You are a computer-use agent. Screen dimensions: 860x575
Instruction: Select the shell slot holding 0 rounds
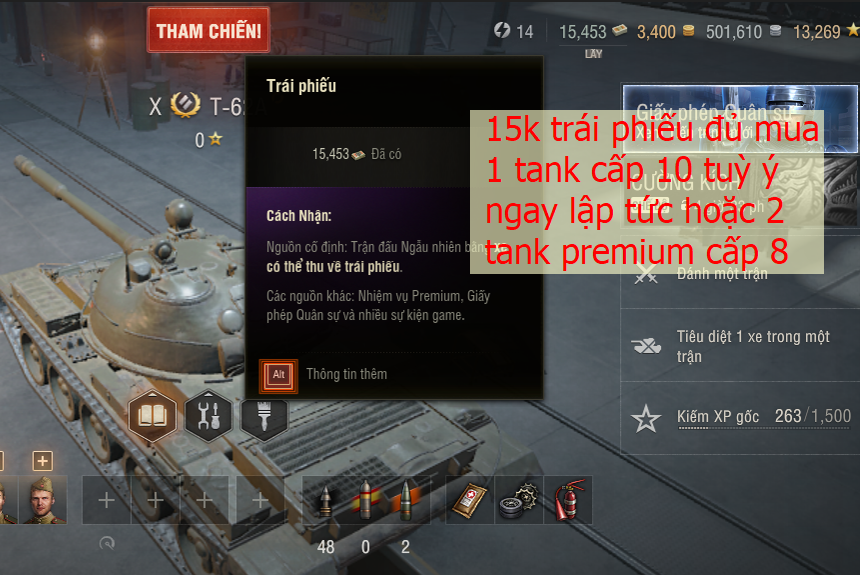point(365,500)
